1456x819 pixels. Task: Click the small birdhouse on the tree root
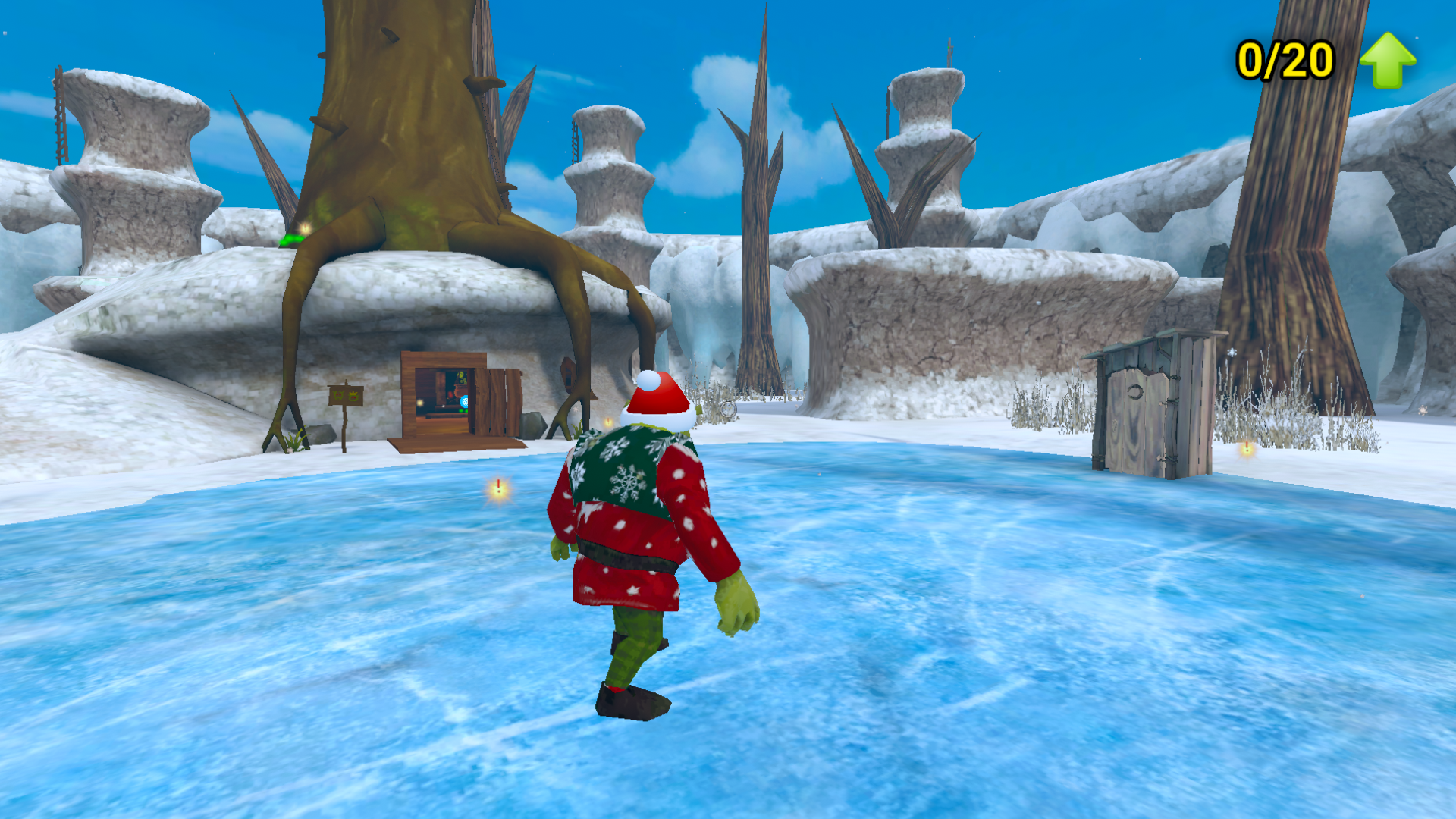pyautogui.click(x=569, y=374)
